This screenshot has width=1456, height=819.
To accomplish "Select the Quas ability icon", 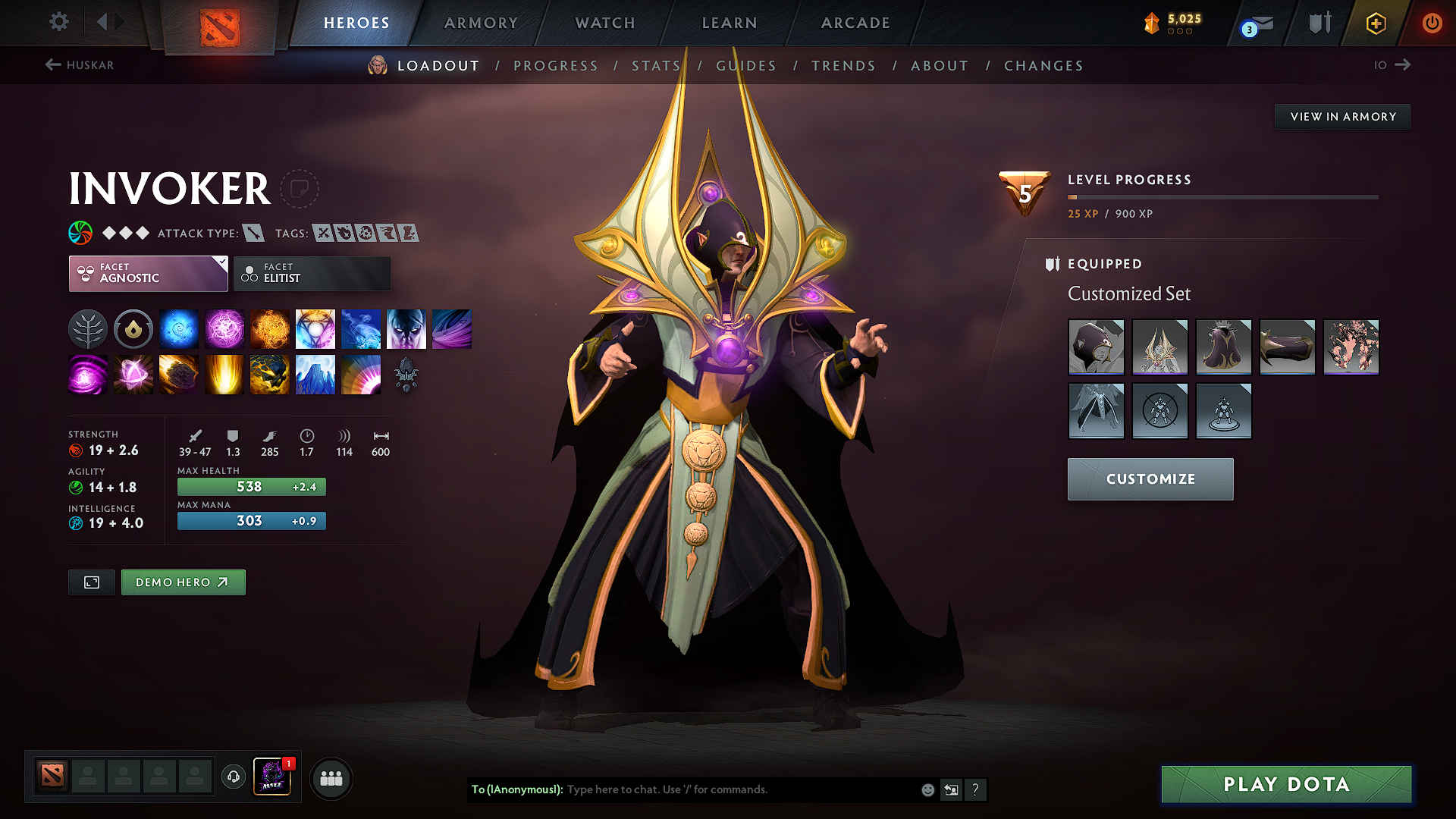I will click(x=179, y=328).
